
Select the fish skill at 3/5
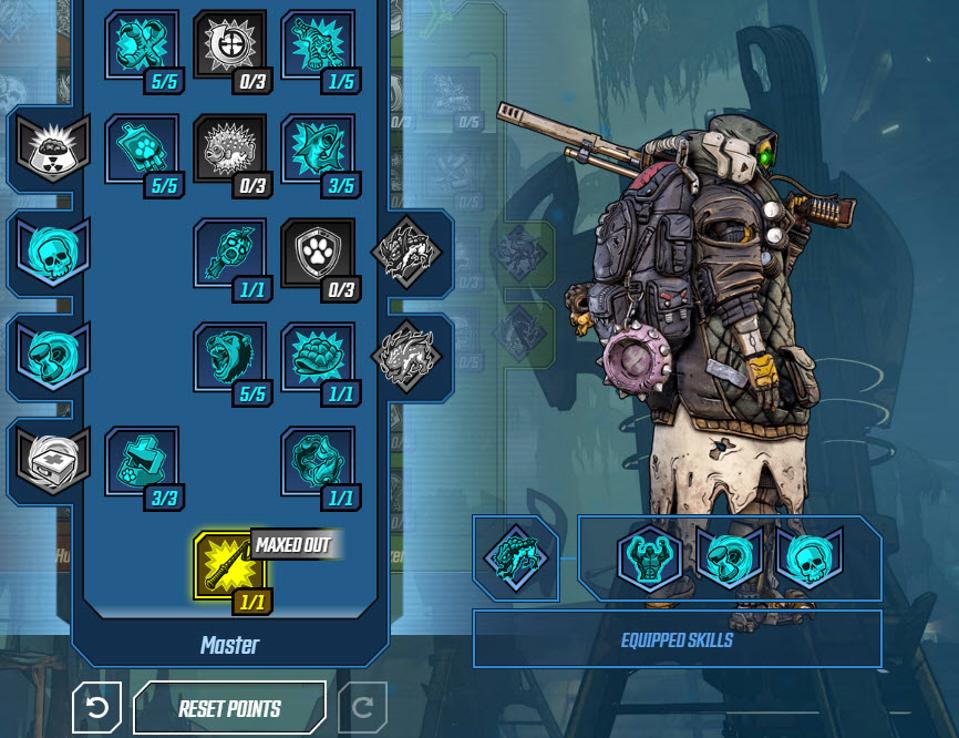(318, 150)
